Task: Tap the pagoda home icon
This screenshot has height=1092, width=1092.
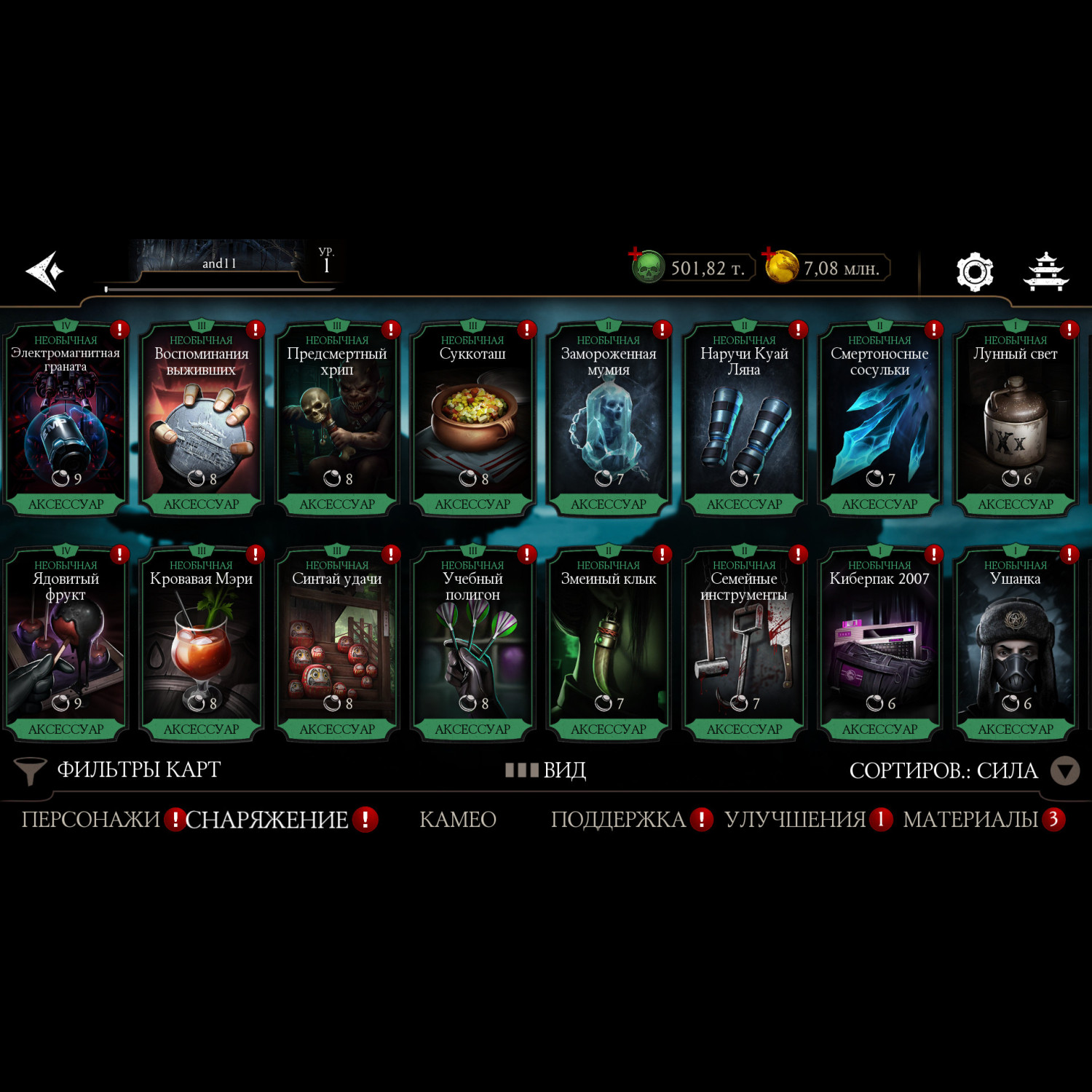Action: click(1045, 272)
